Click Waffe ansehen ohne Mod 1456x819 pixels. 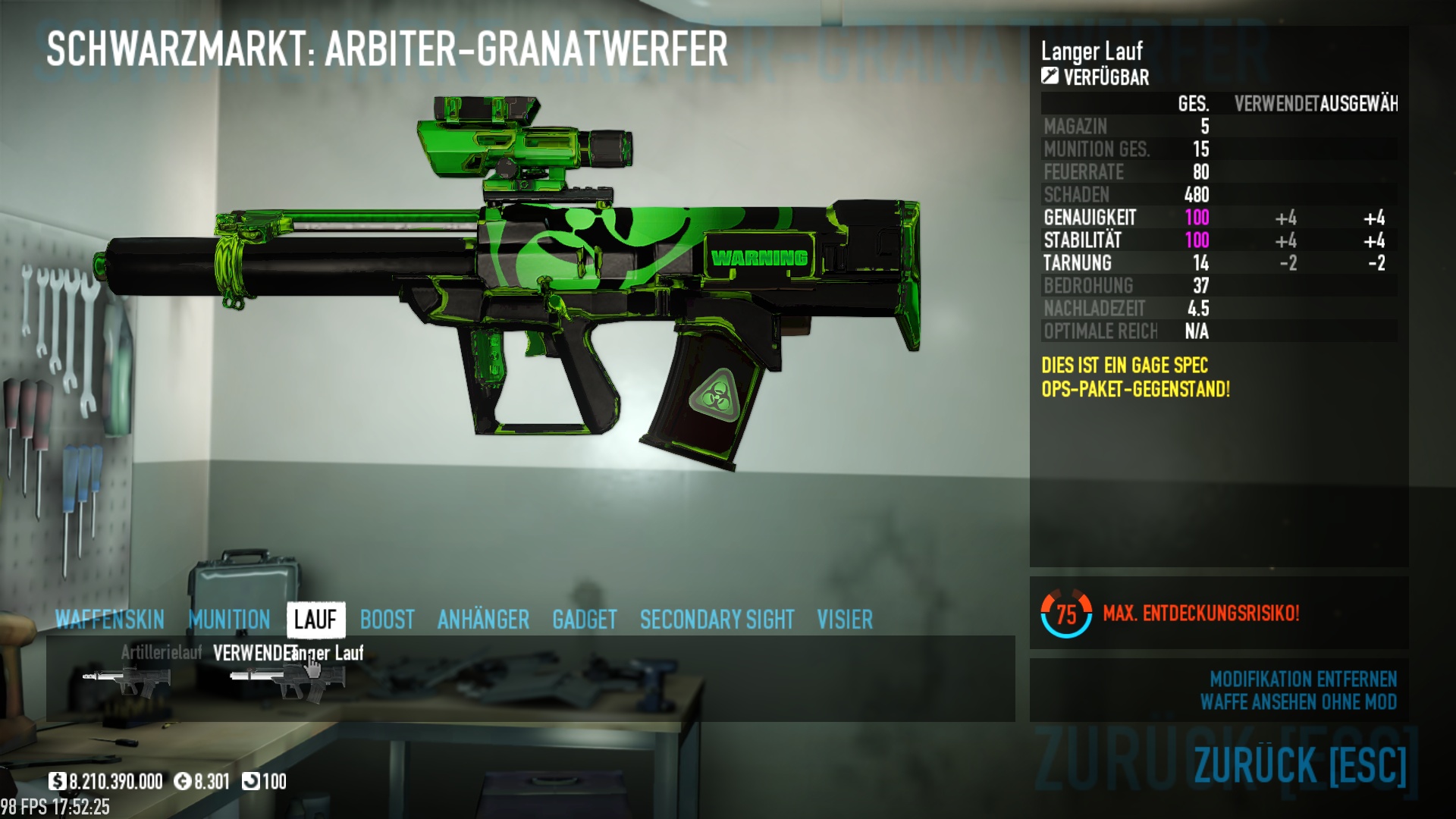1298,702
